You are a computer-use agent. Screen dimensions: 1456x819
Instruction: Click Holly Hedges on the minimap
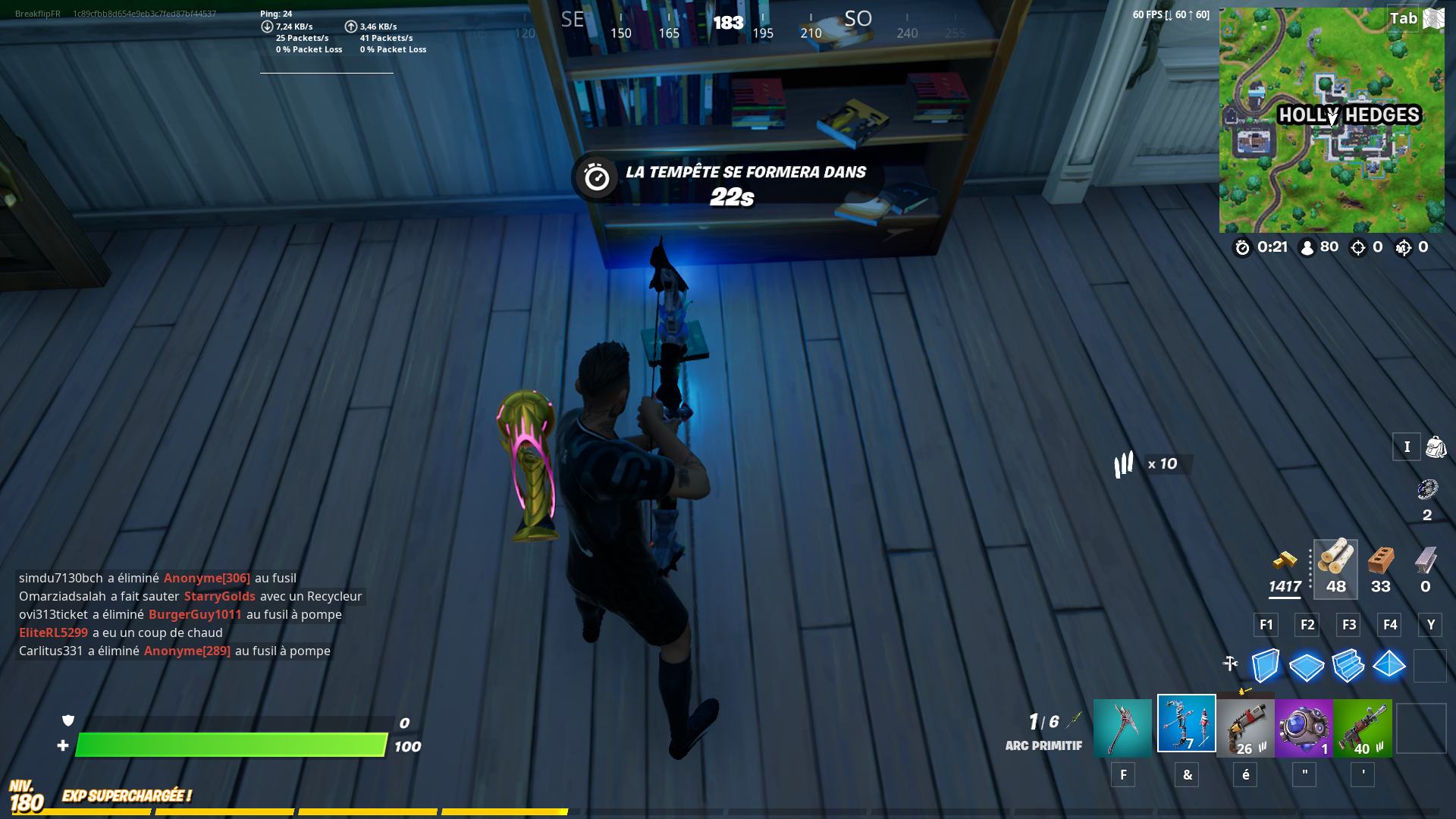tap(1350, 115)
